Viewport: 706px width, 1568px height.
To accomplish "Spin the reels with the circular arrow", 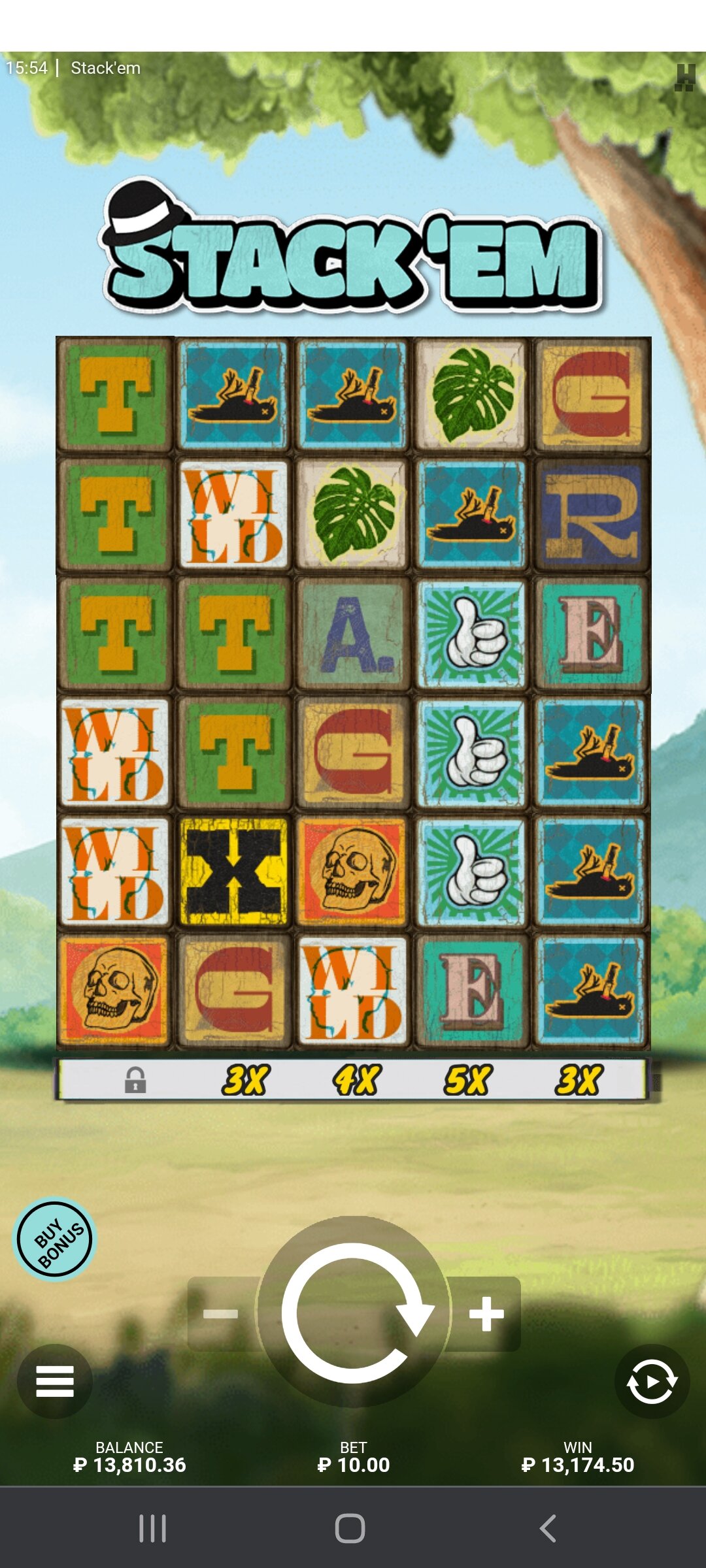I will pos(354,1312).
